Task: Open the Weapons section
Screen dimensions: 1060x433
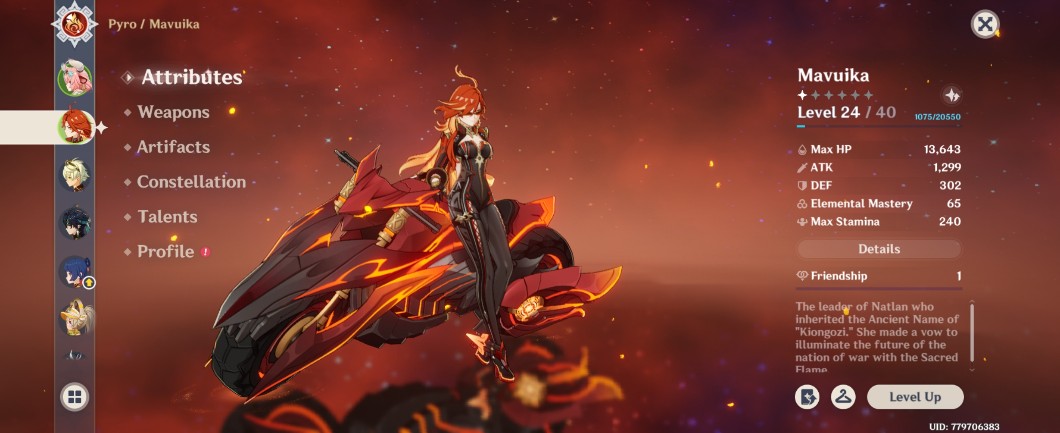Action: point(173,112)
